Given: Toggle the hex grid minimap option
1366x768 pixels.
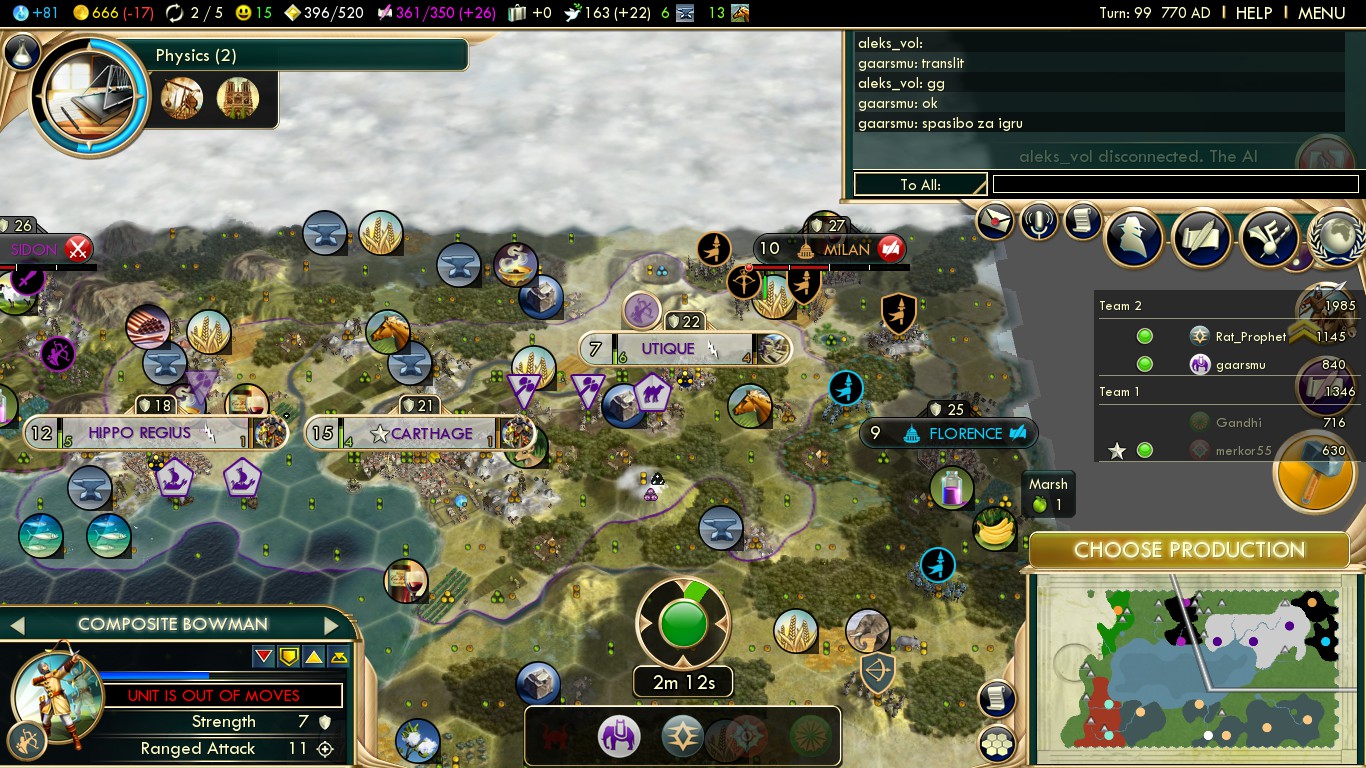Looking at the screenshot, I should (997, 742).
